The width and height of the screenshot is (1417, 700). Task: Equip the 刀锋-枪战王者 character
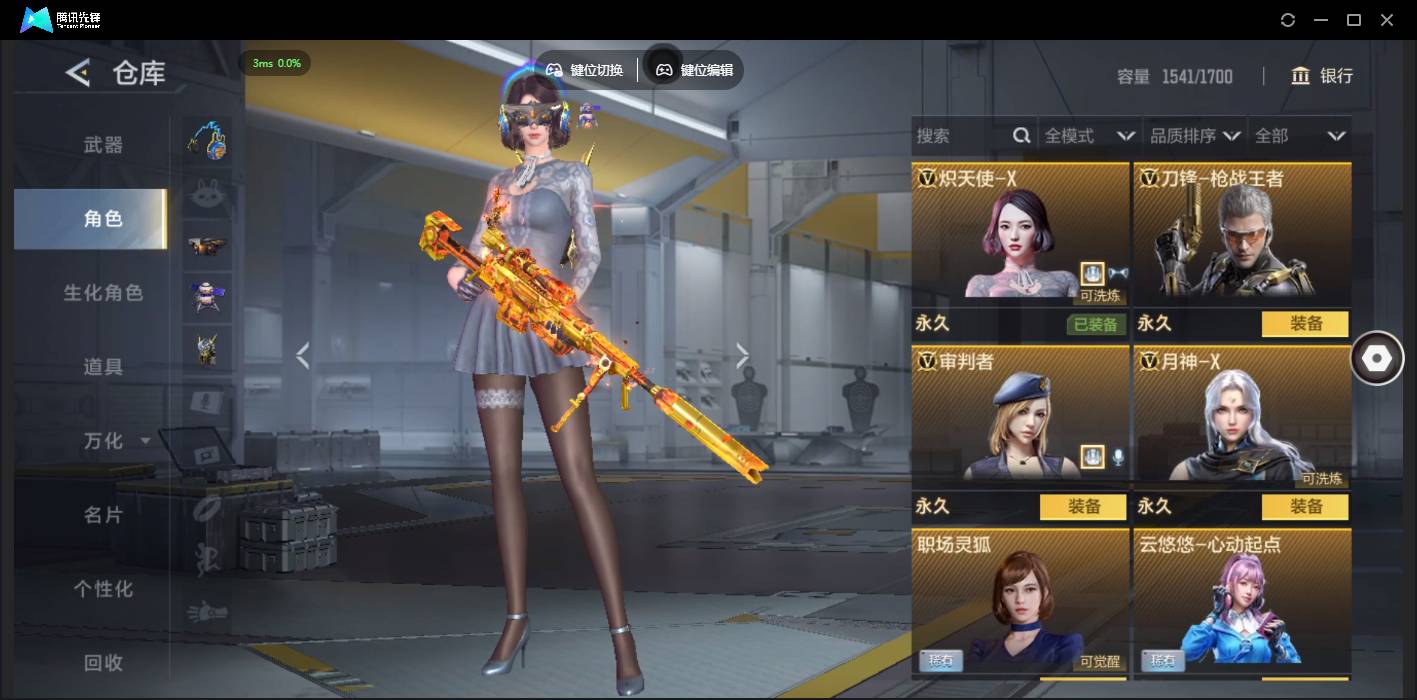(x=1305, y=324)
